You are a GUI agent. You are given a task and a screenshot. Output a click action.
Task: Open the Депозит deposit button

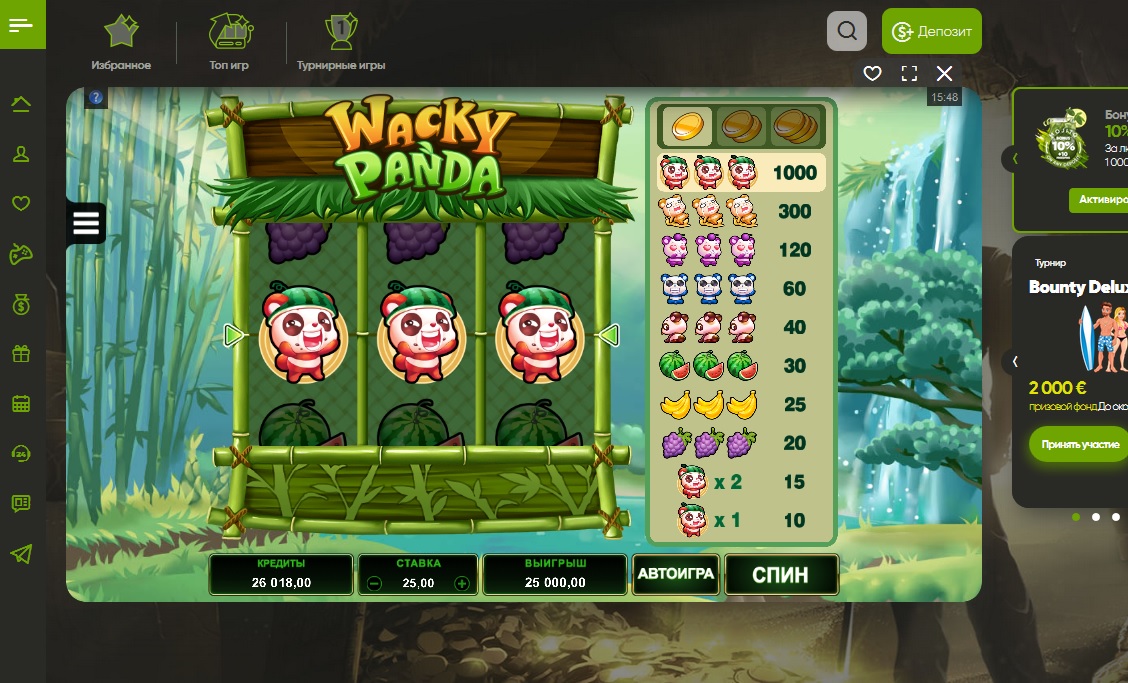(931, 31)
